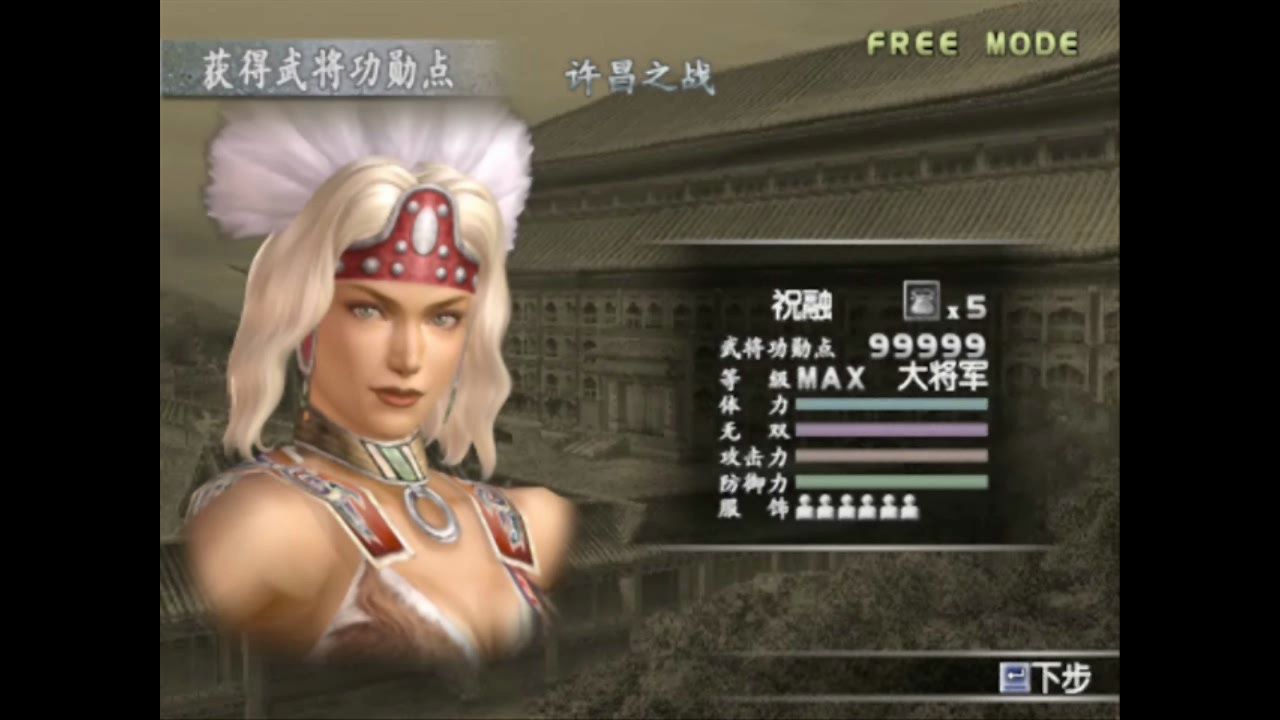Select the first costume figure icon

click(804, 510)
